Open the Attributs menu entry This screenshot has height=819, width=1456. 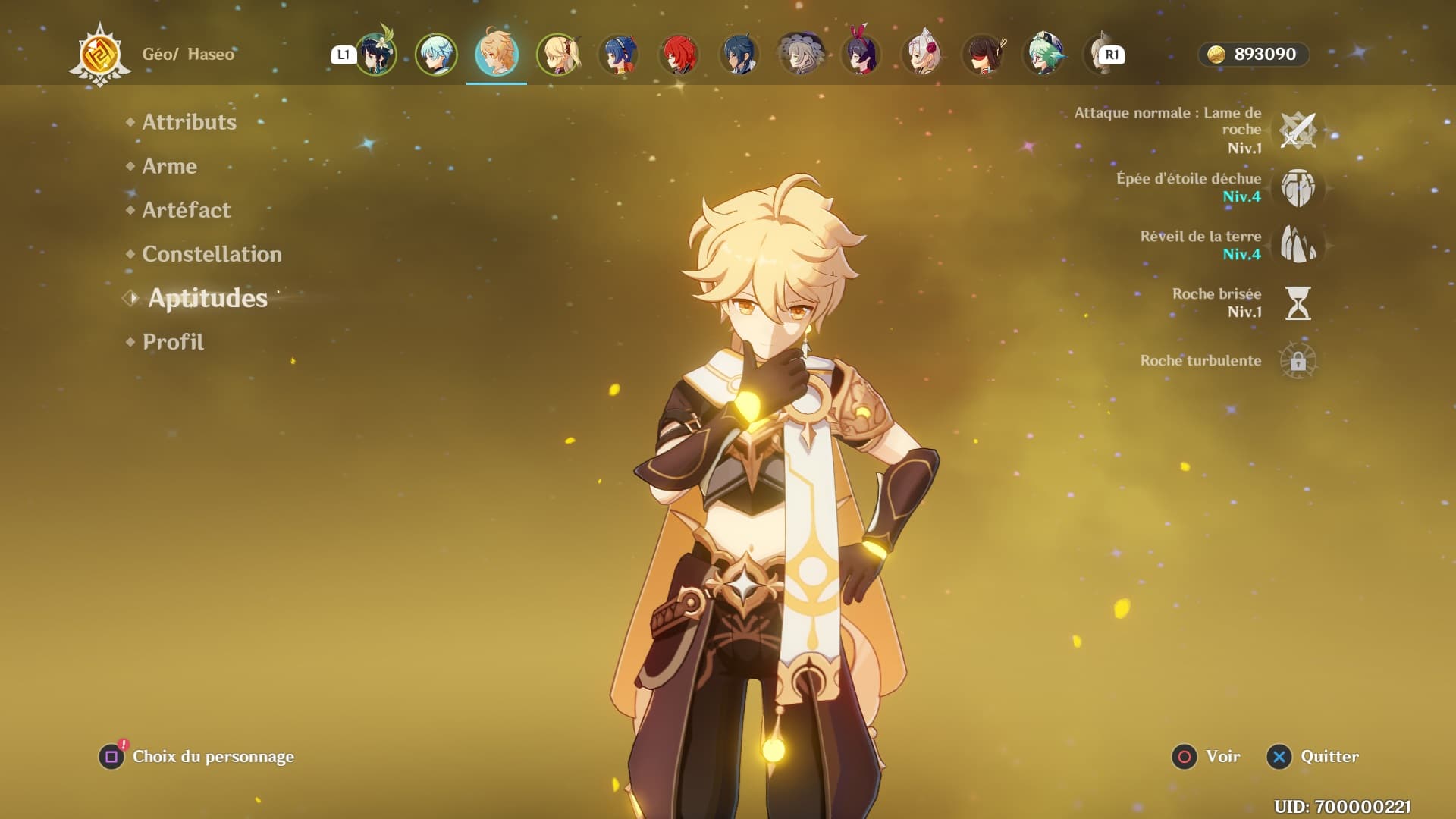[189, 122]
